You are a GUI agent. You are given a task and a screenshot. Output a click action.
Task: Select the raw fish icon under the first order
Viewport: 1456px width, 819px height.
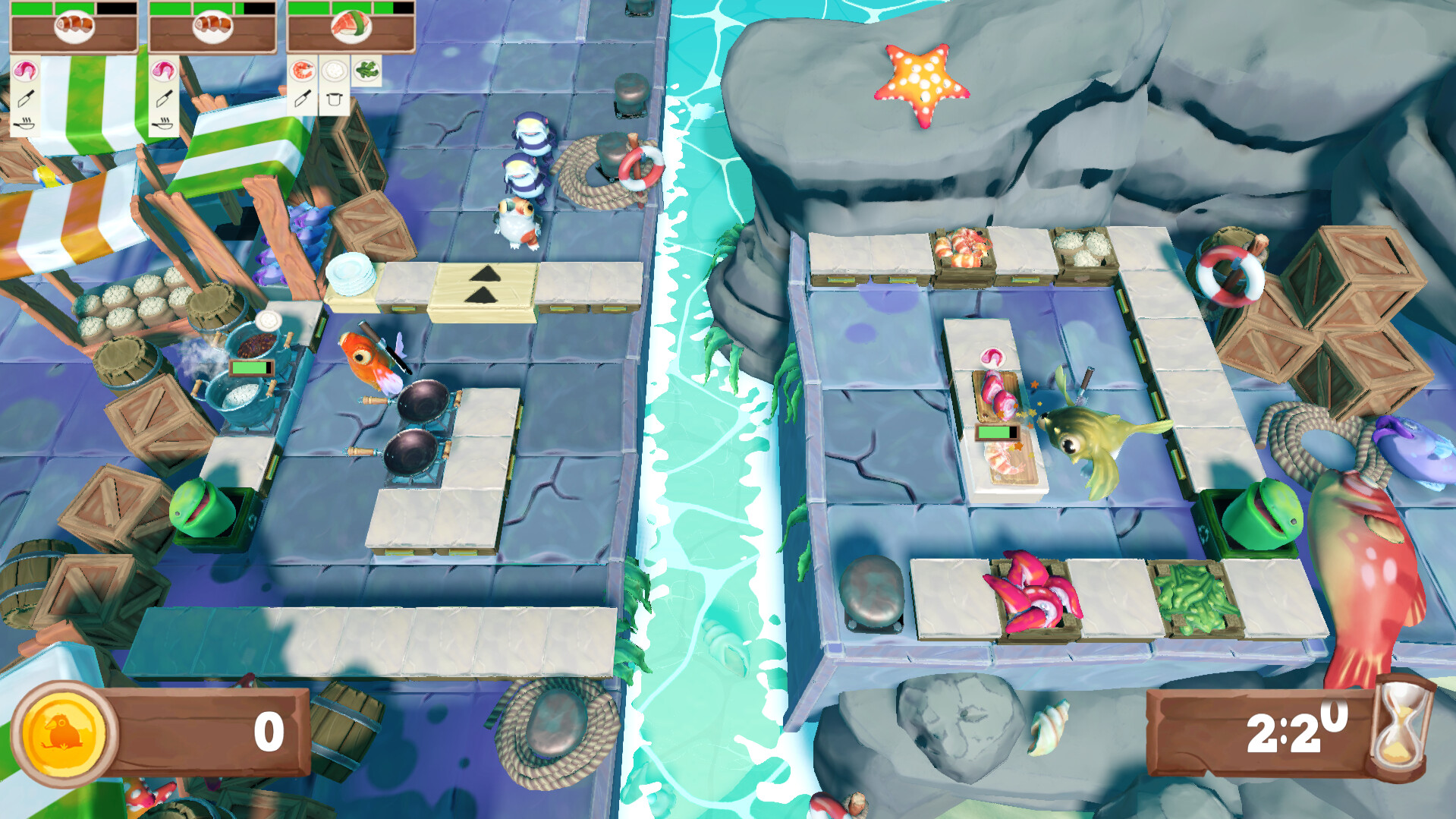point(25,72)
